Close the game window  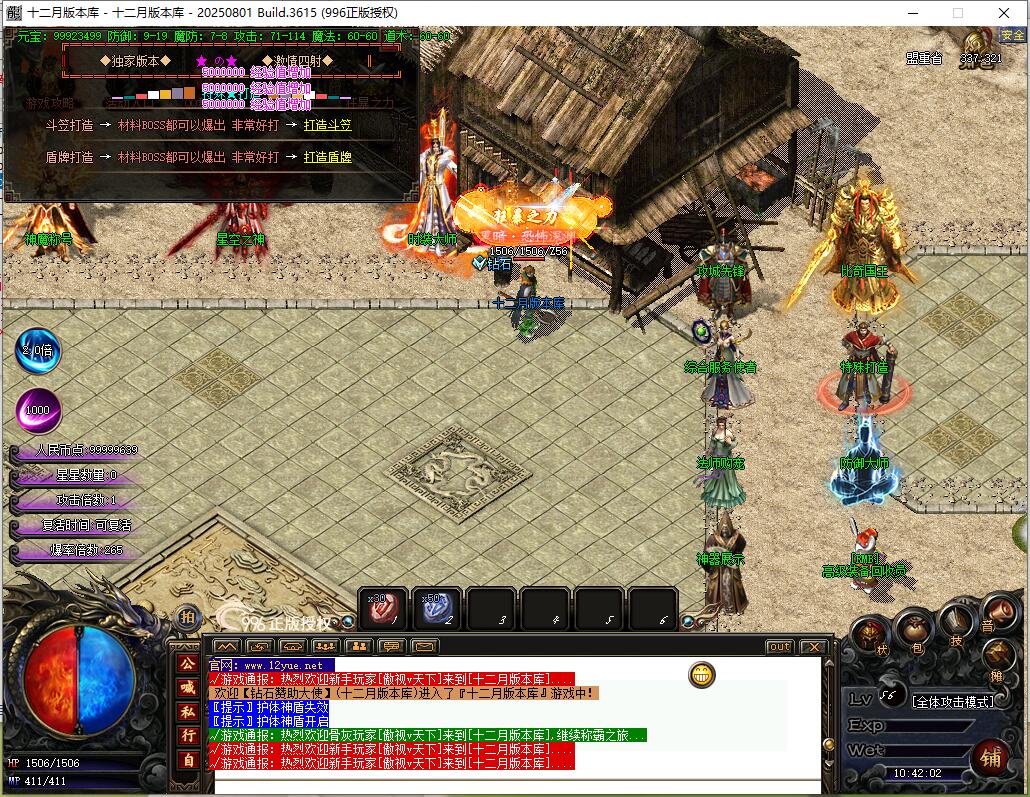tap(1004, 13)
